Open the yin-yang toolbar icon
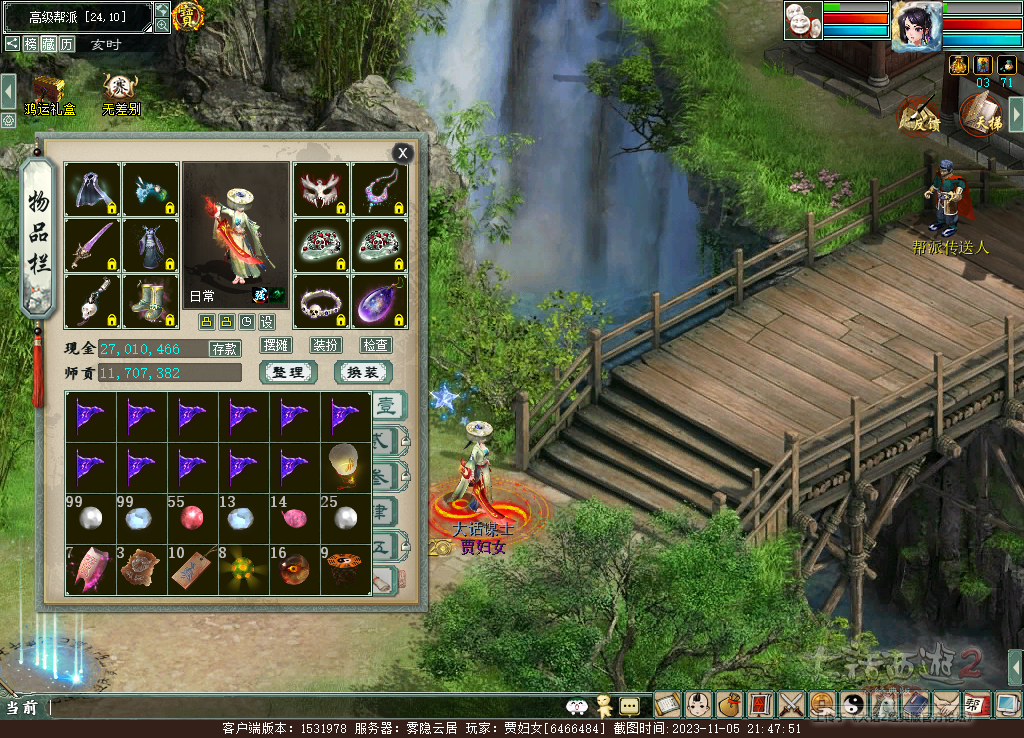Image resolution: width=1024 pixels, height=738 pixels. [x=854, y=705]
